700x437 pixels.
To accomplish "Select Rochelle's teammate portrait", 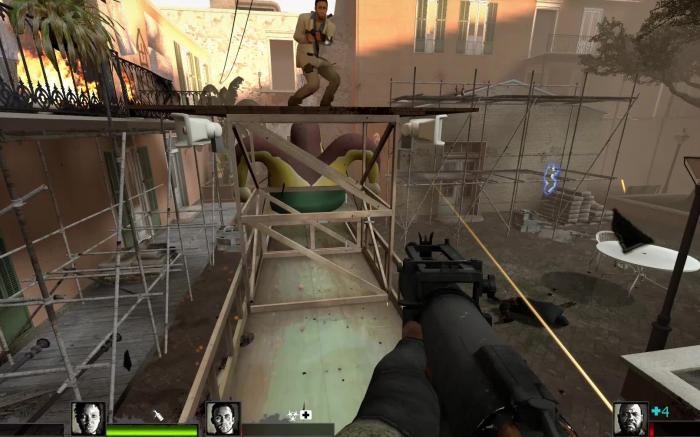I will (x=88, y=418).
